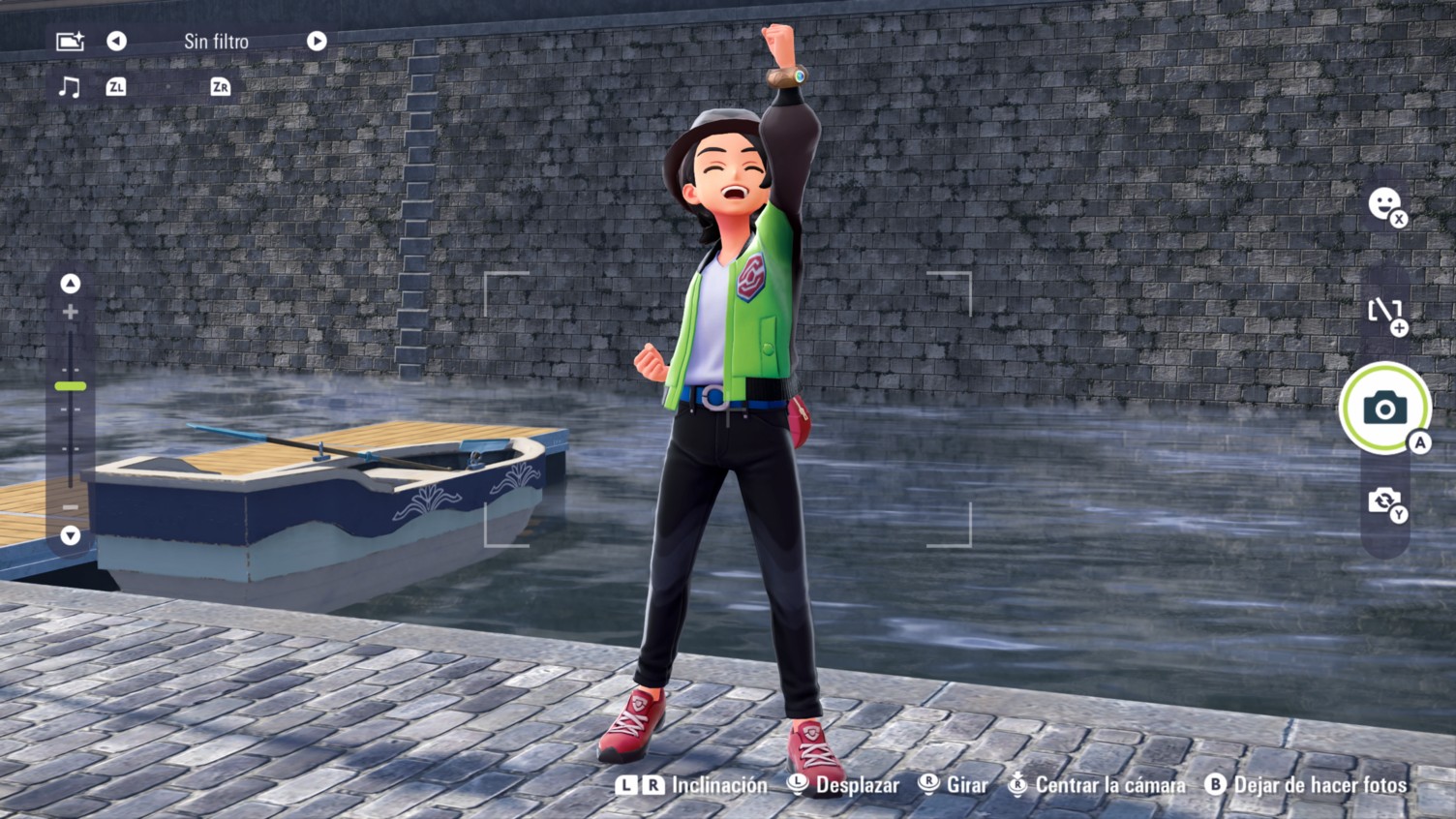Raise zoom with the up arrow

click(x=70, y=284)
